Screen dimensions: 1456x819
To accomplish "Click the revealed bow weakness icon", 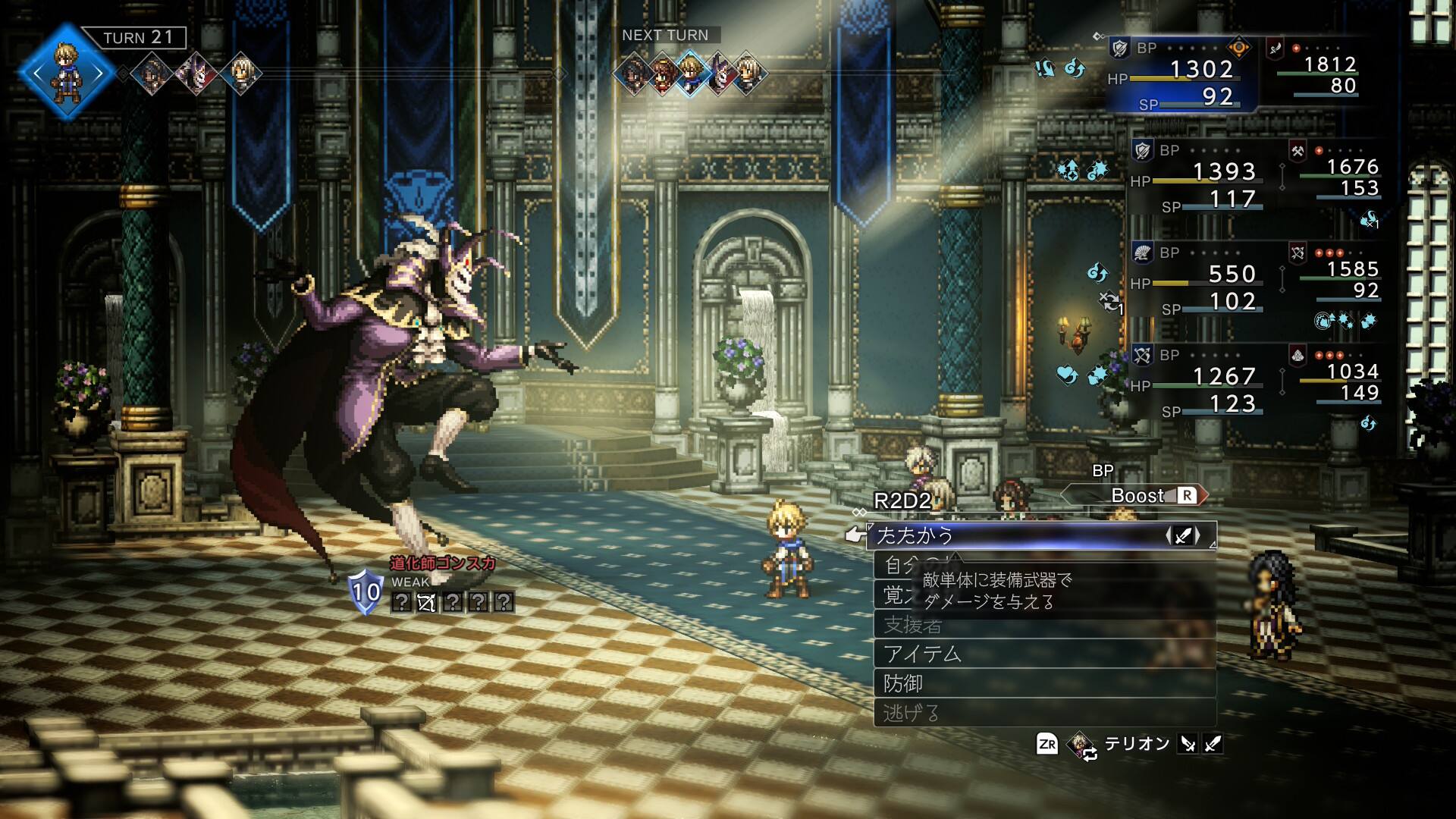I will 426,603.
